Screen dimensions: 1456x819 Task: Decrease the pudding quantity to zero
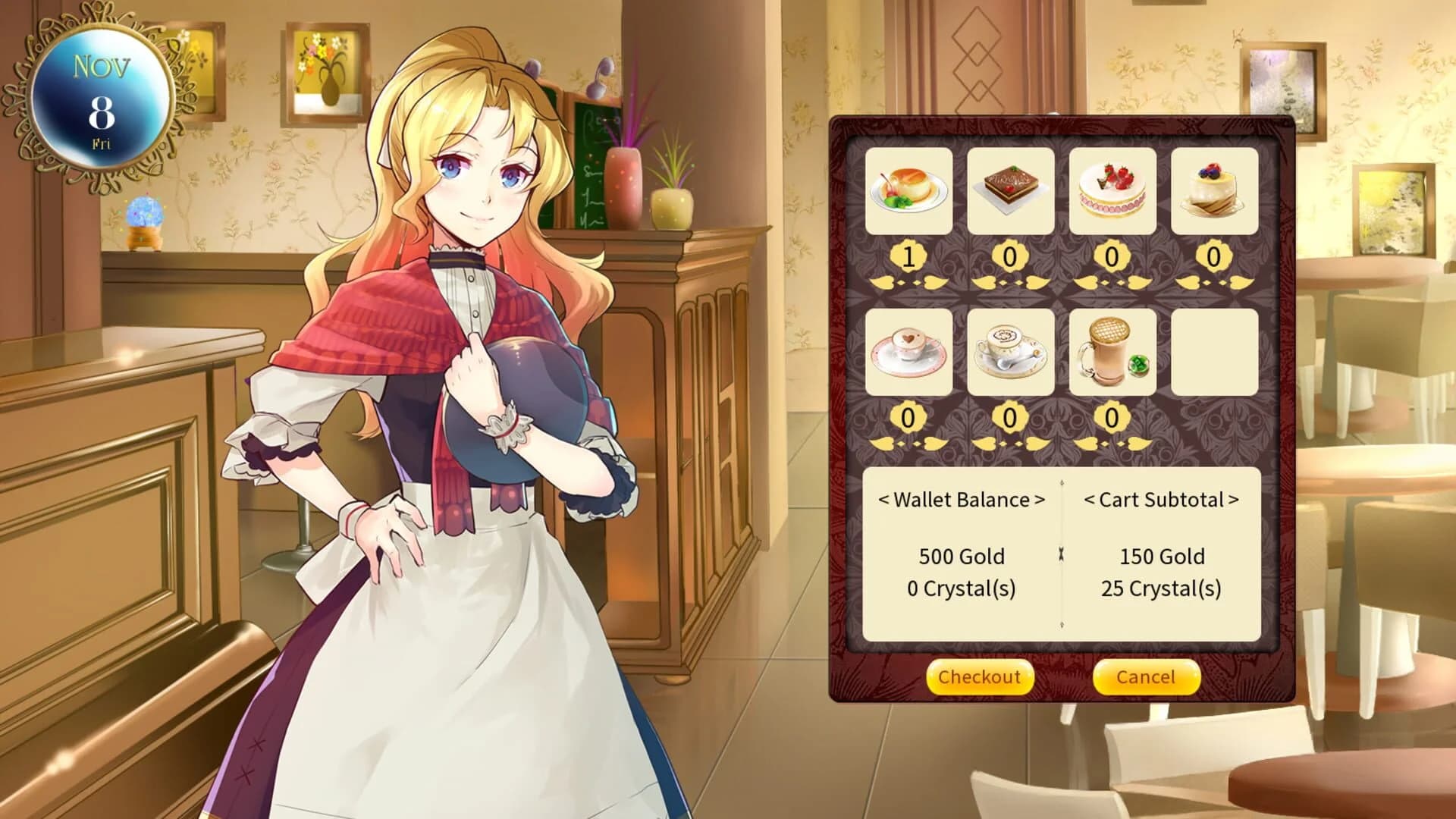[883, 284]
